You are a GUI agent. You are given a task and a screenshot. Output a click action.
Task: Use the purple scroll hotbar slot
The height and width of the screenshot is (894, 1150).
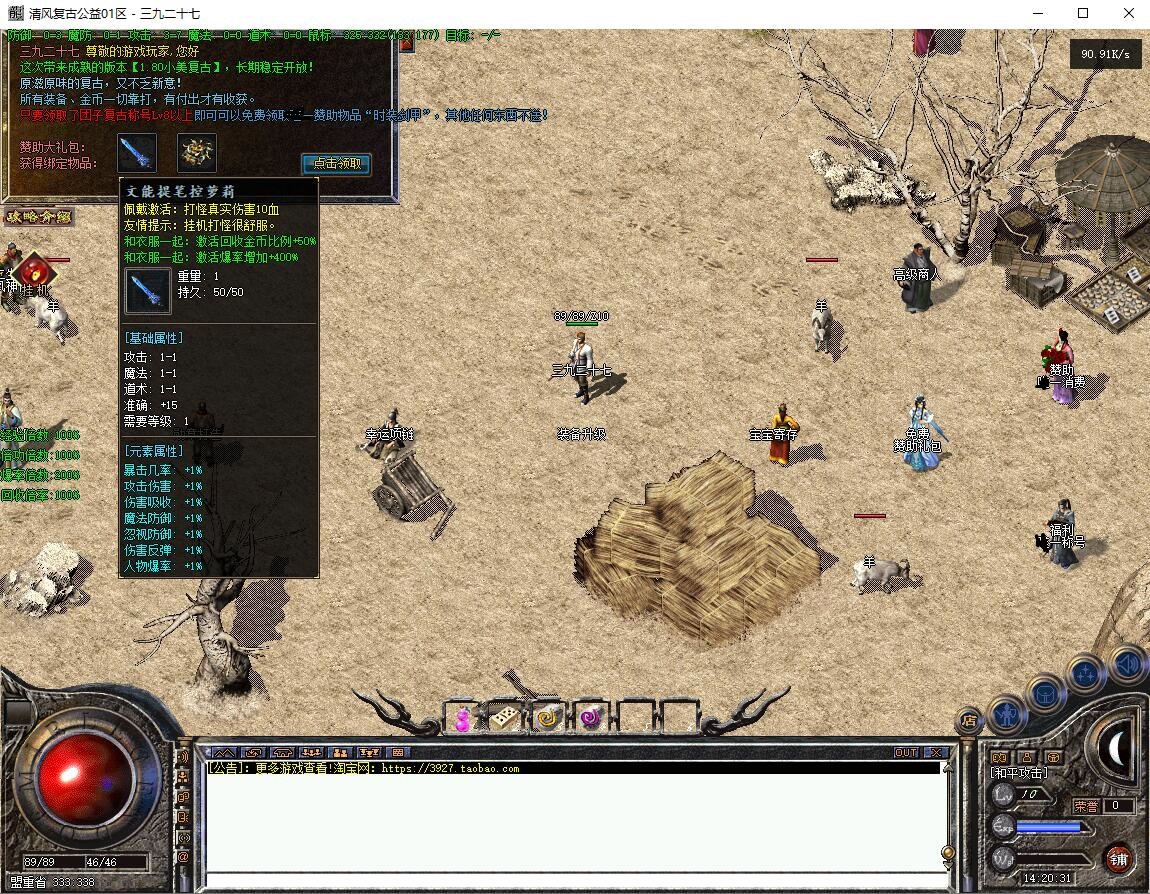(x=591, y=718)
